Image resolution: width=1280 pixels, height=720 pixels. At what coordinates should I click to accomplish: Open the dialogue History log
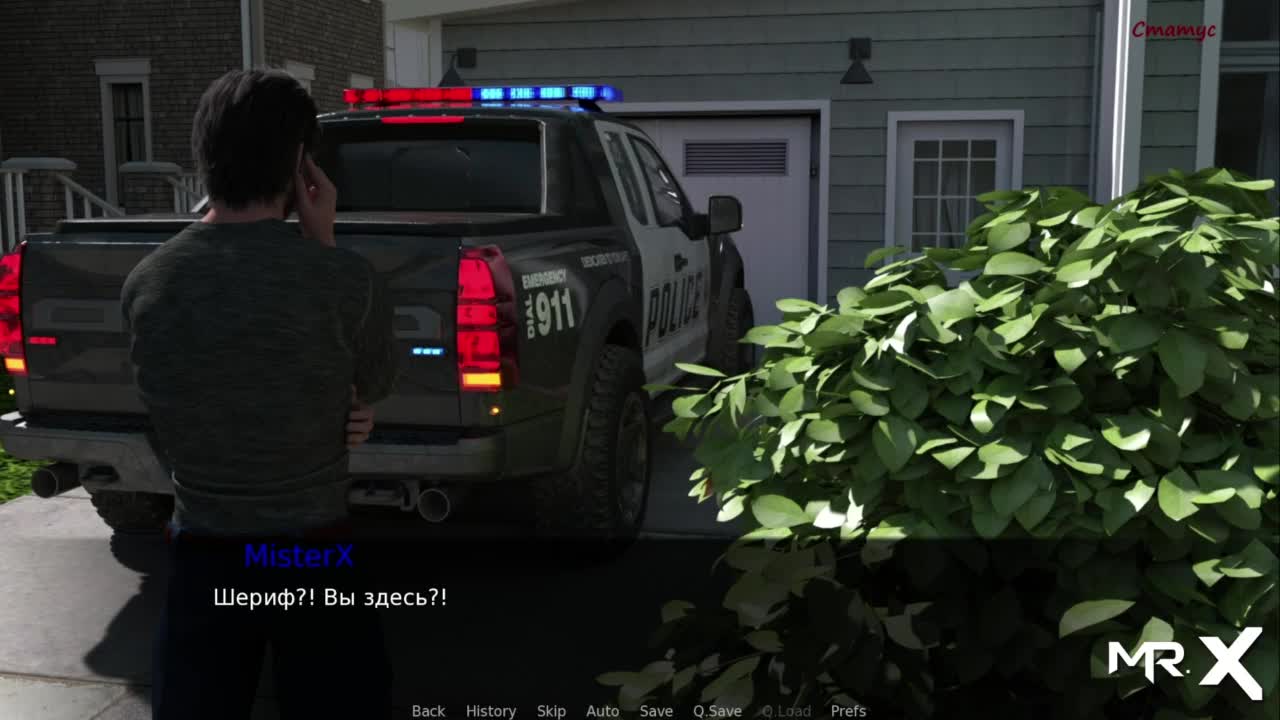[x=491, y=711]
